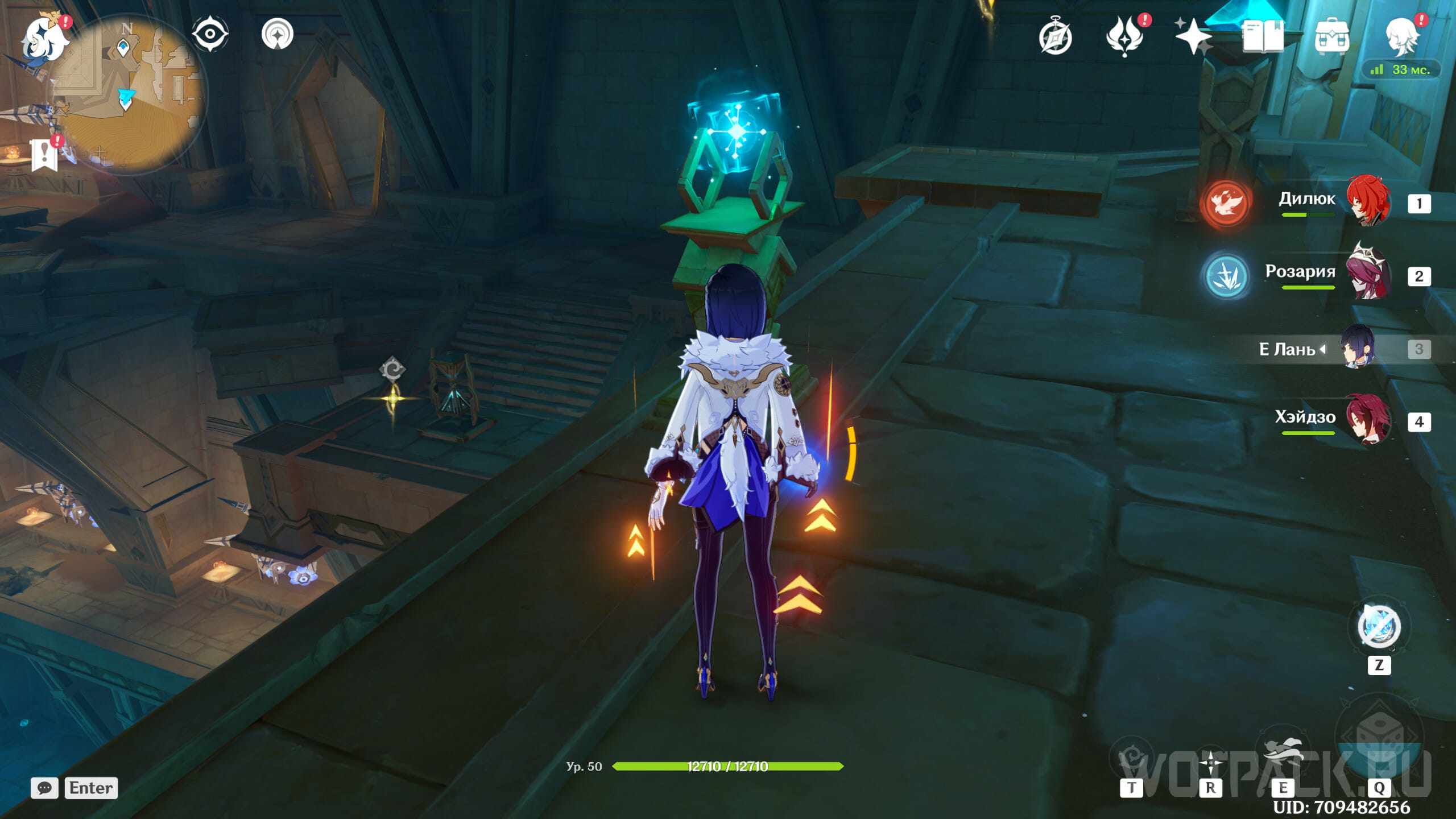Select Е Лань in party list
Image resolution: width=1456 pixels, height=819 pixels.
(1357, 348)
